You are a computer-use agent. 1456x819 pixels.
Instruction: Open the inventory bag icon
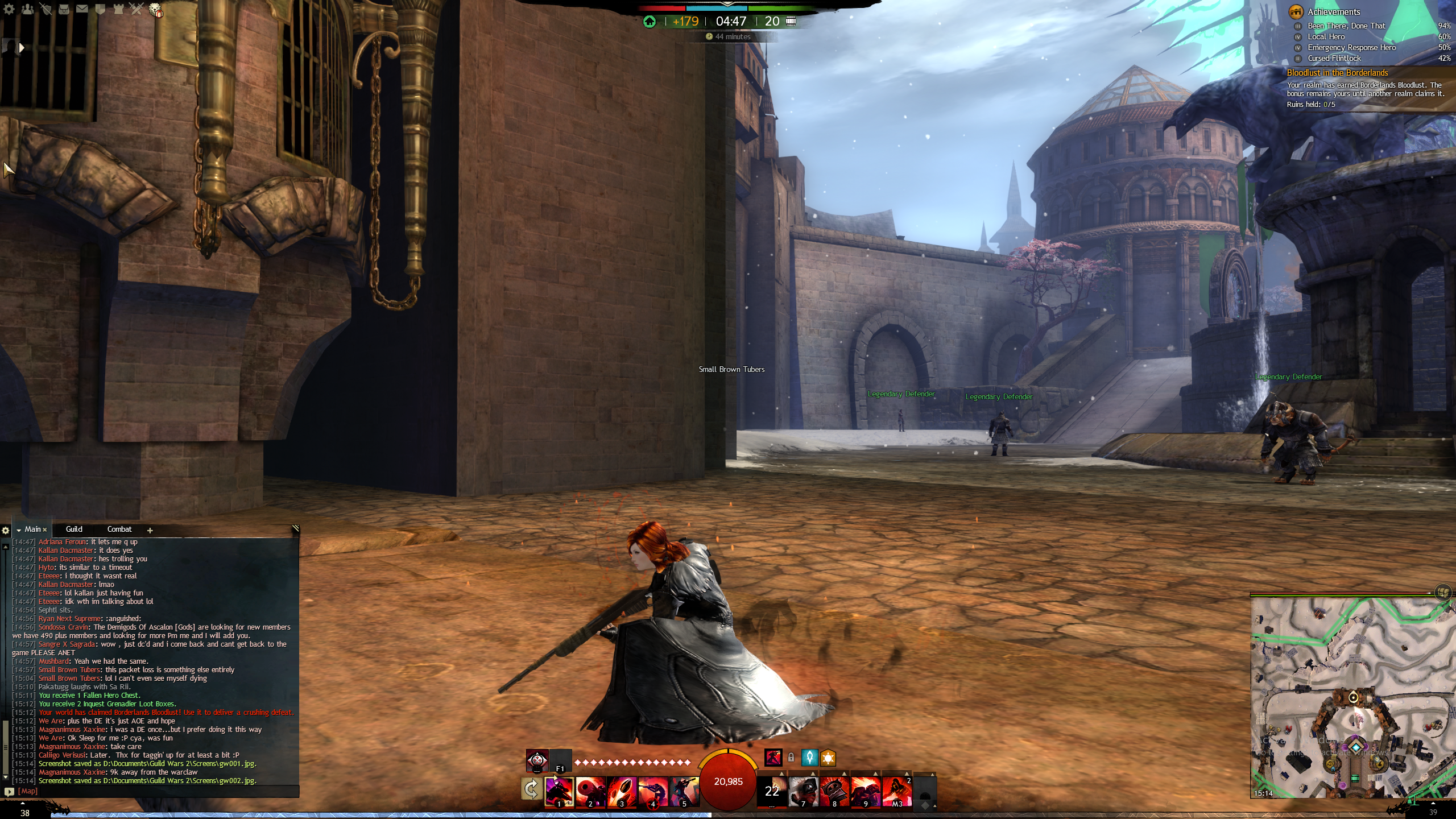tap(64, 9)
